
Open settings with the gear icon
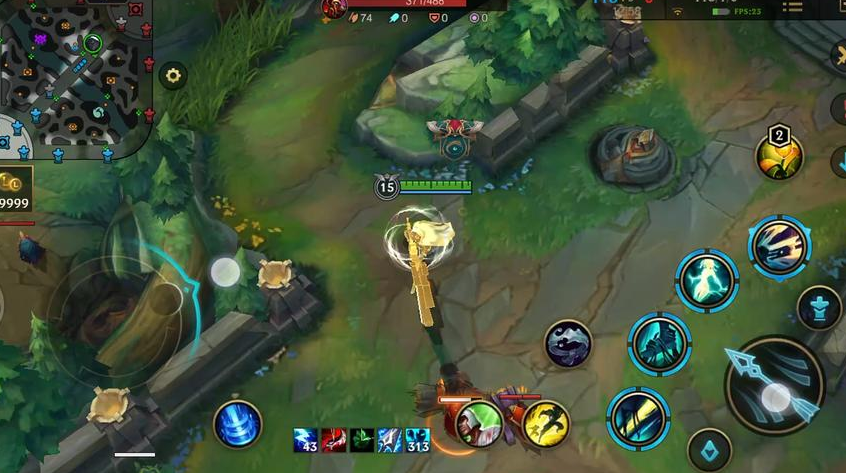click(x=174, y=75)
